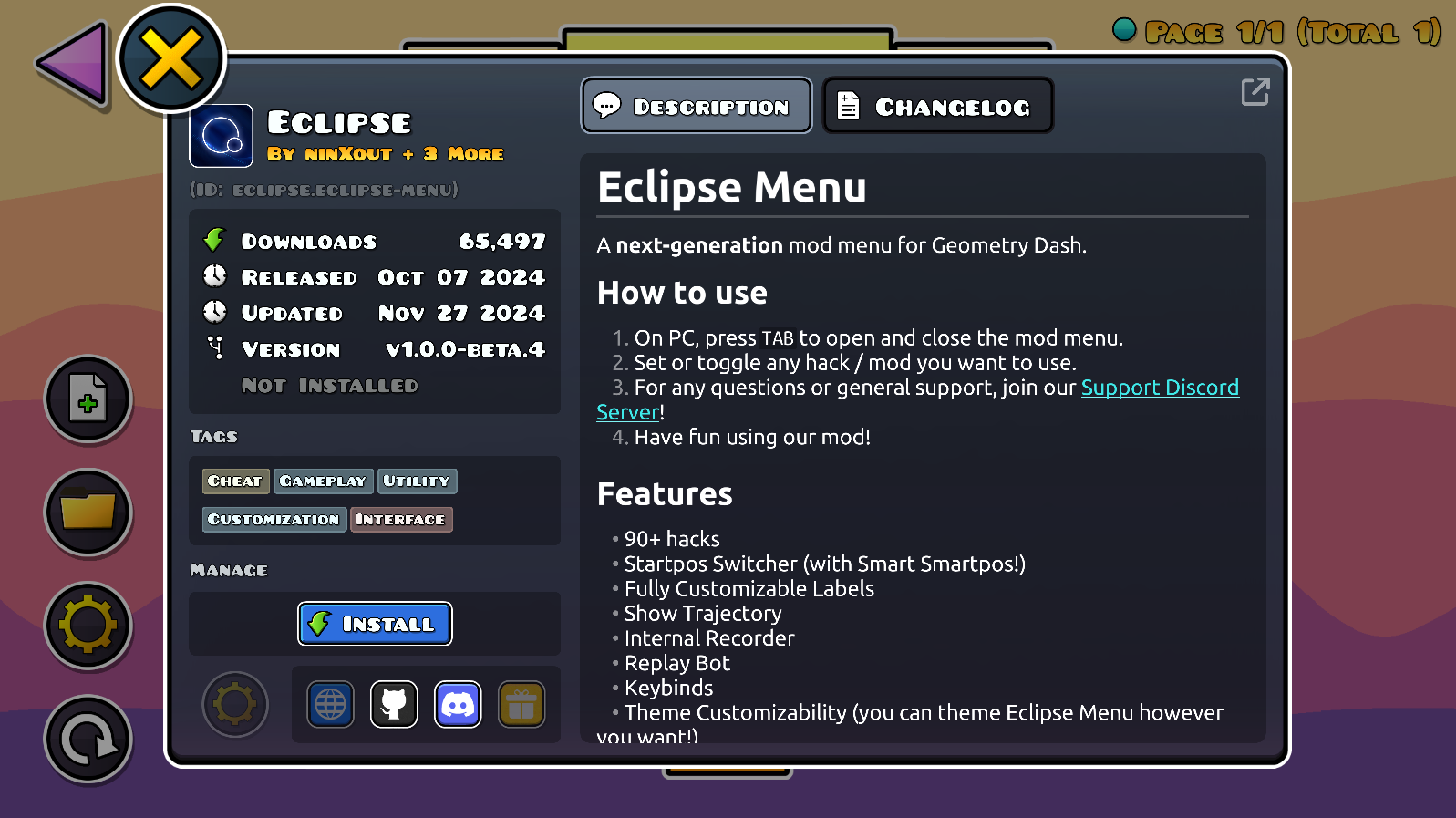Click the gift icon to support the developers
The image size is (1456, 818).
tap(521, 704)
